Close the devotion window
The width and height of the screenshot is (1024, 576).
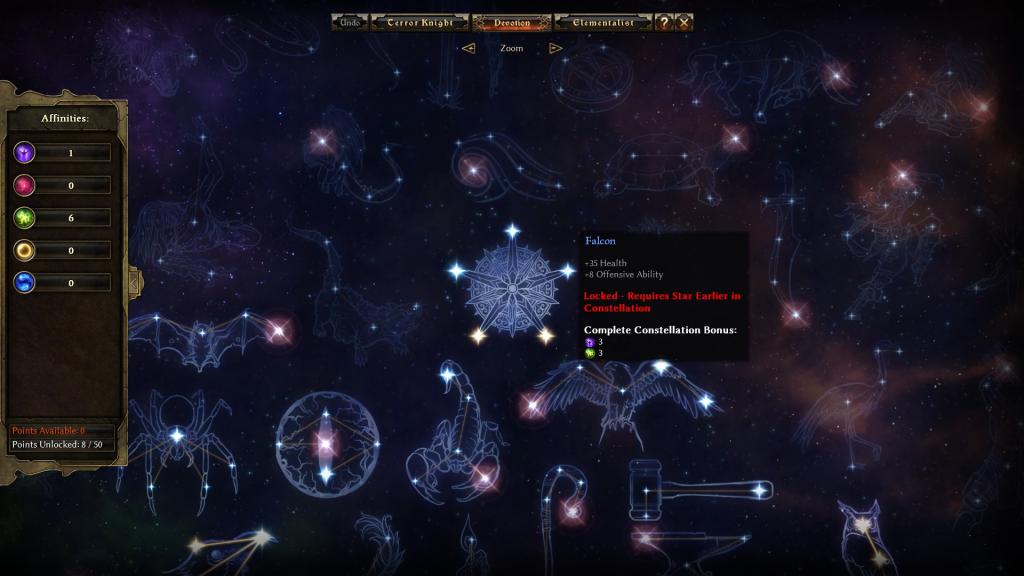684,22
